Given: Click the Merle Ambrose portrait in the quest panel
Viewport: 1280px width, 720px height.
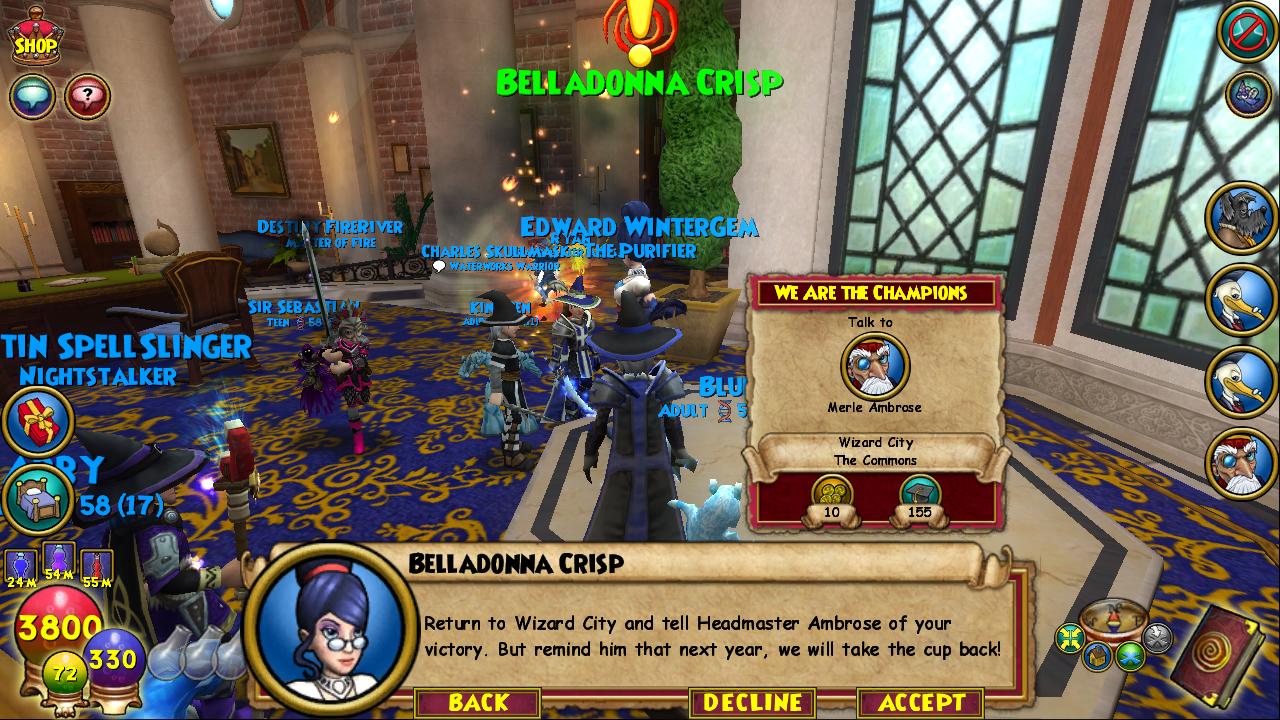Looking at the screenshot, I should pyautogui.click(x=874, y=365).
